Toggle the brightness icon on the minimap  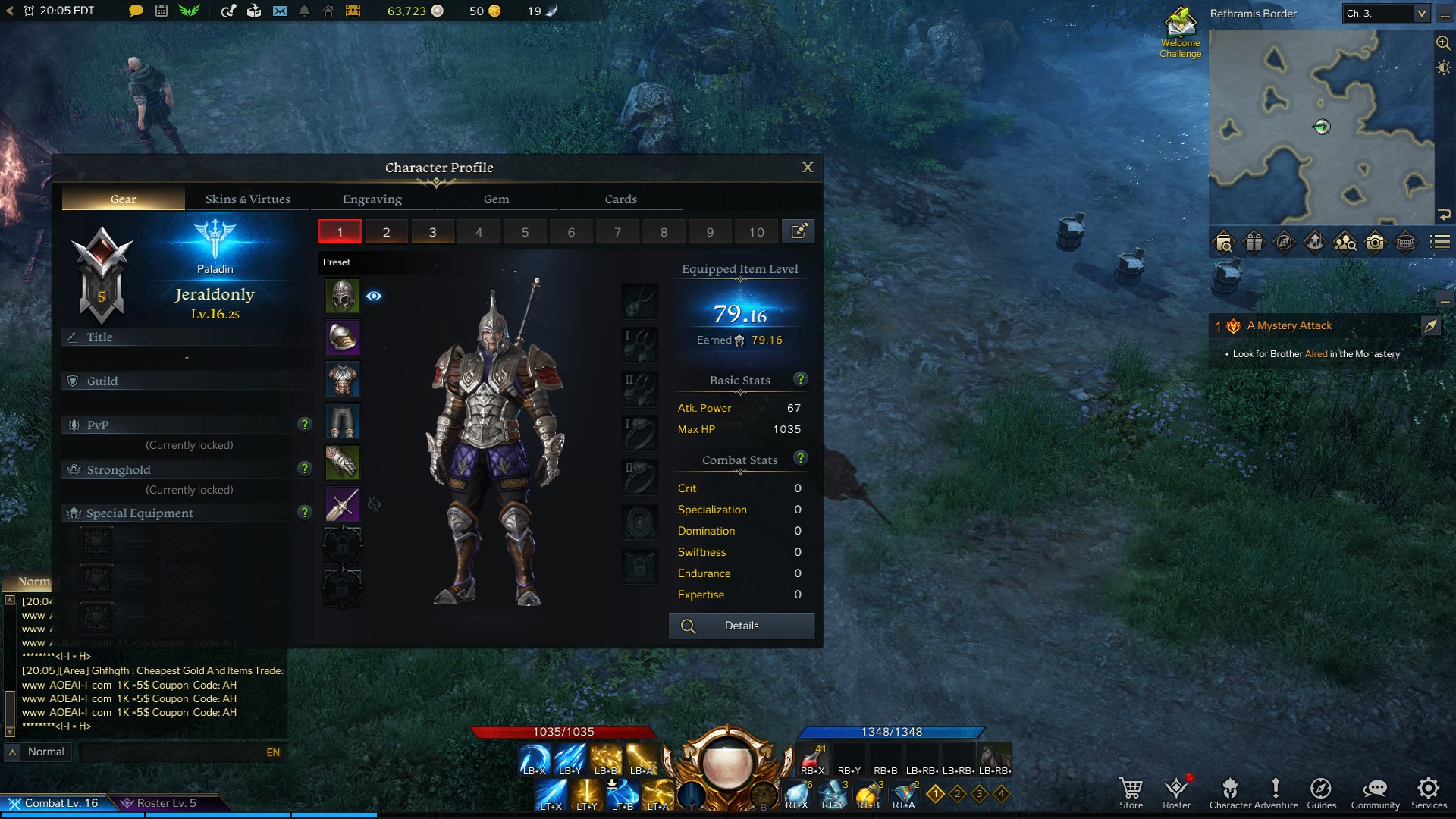[x=1442, y=68]
